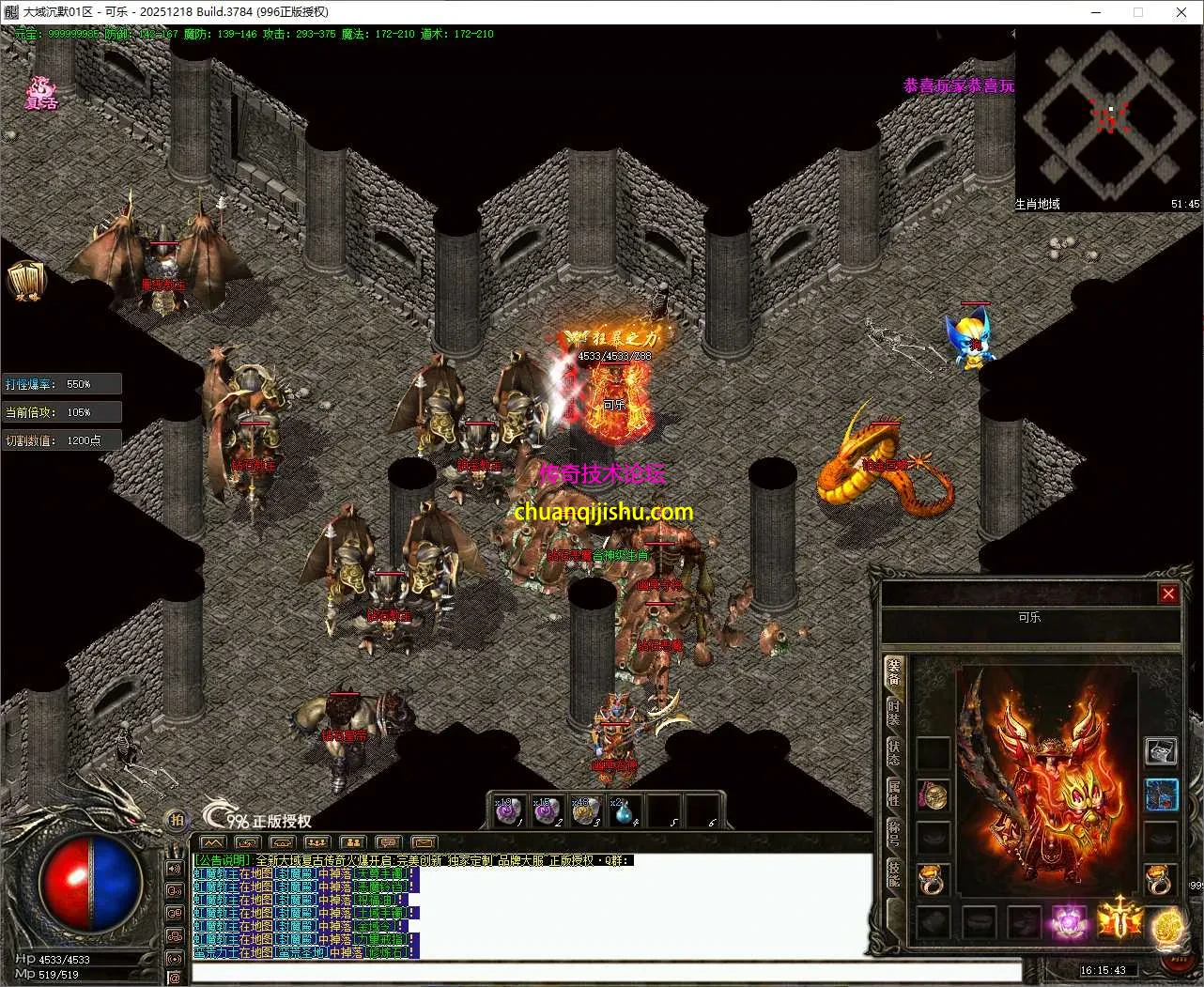
Task: Use the purple stone in hotbar slot 1
Action: (509, 810)
